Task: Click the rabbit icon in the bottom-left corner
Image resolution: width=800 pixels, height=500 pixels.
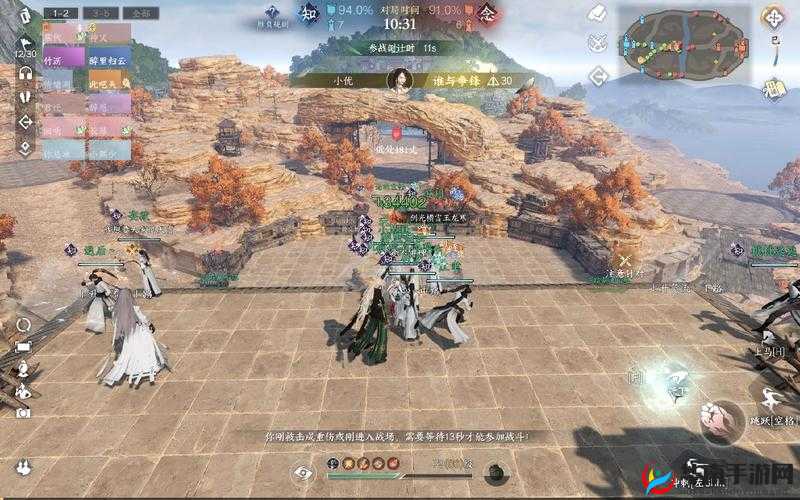Action: pos(22,468)
